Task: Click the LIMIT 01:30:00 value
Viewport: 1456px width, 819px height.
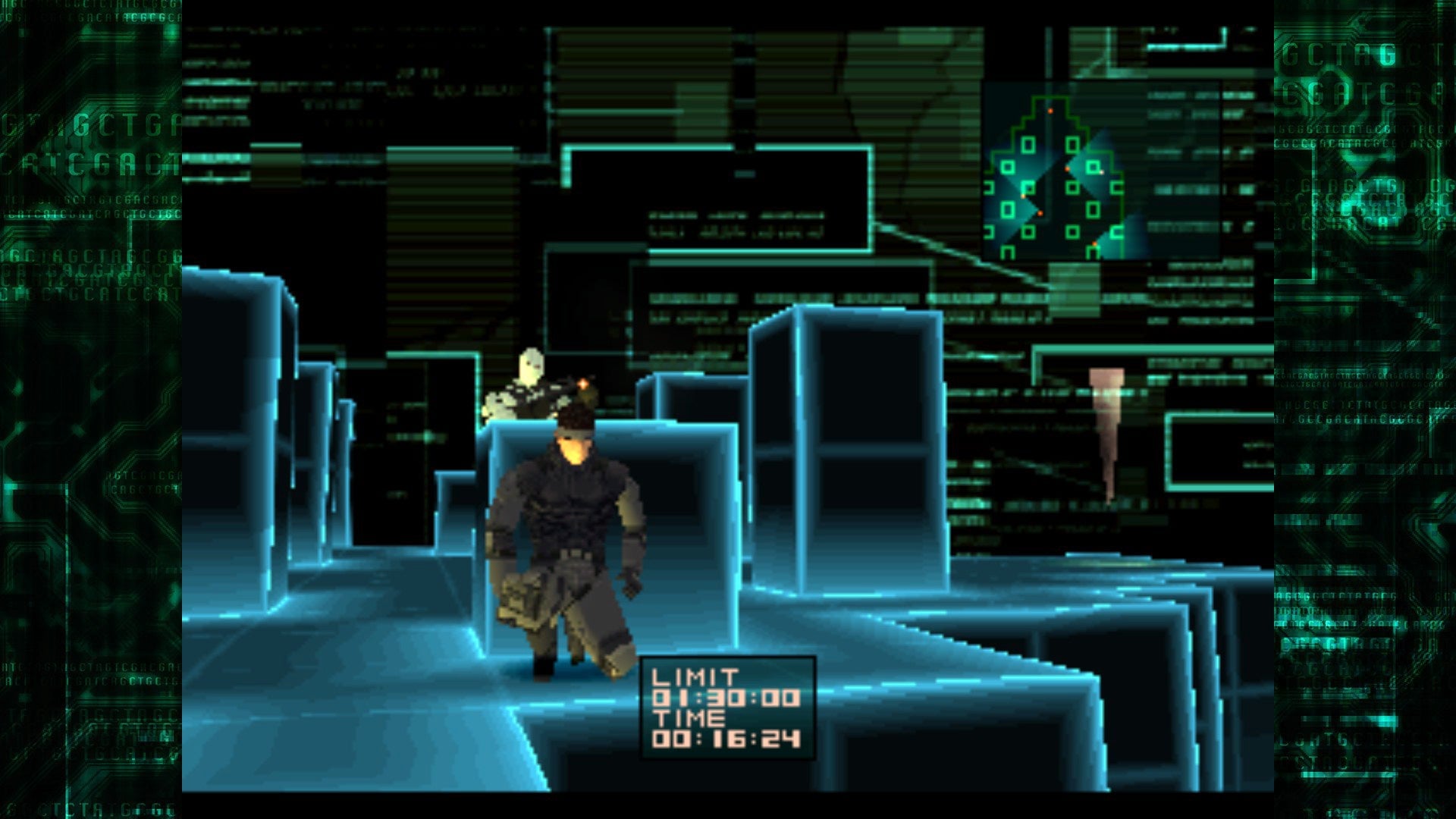Action: (728, 698)
